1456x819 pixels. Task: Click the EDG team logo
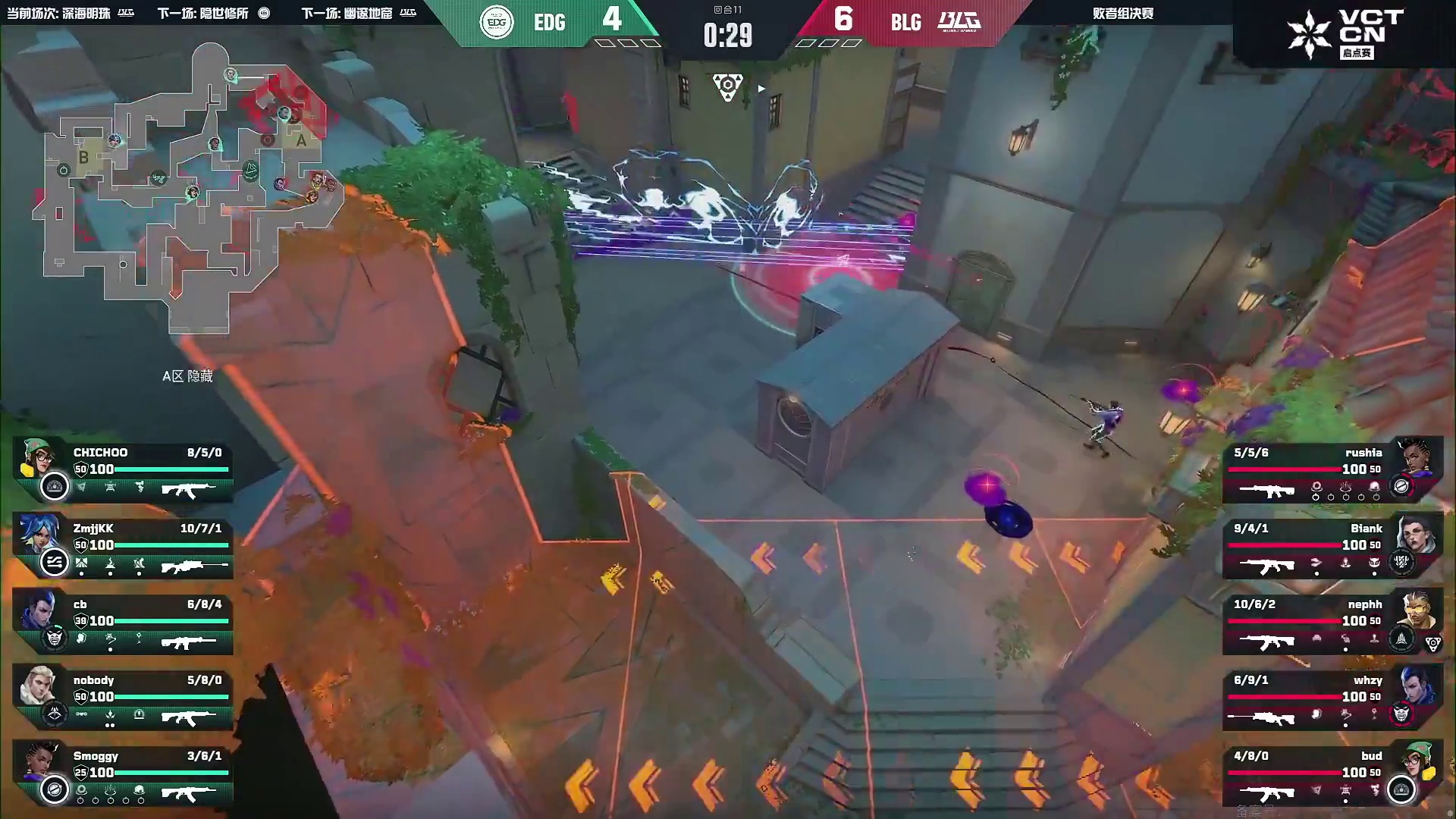[497, 22]
